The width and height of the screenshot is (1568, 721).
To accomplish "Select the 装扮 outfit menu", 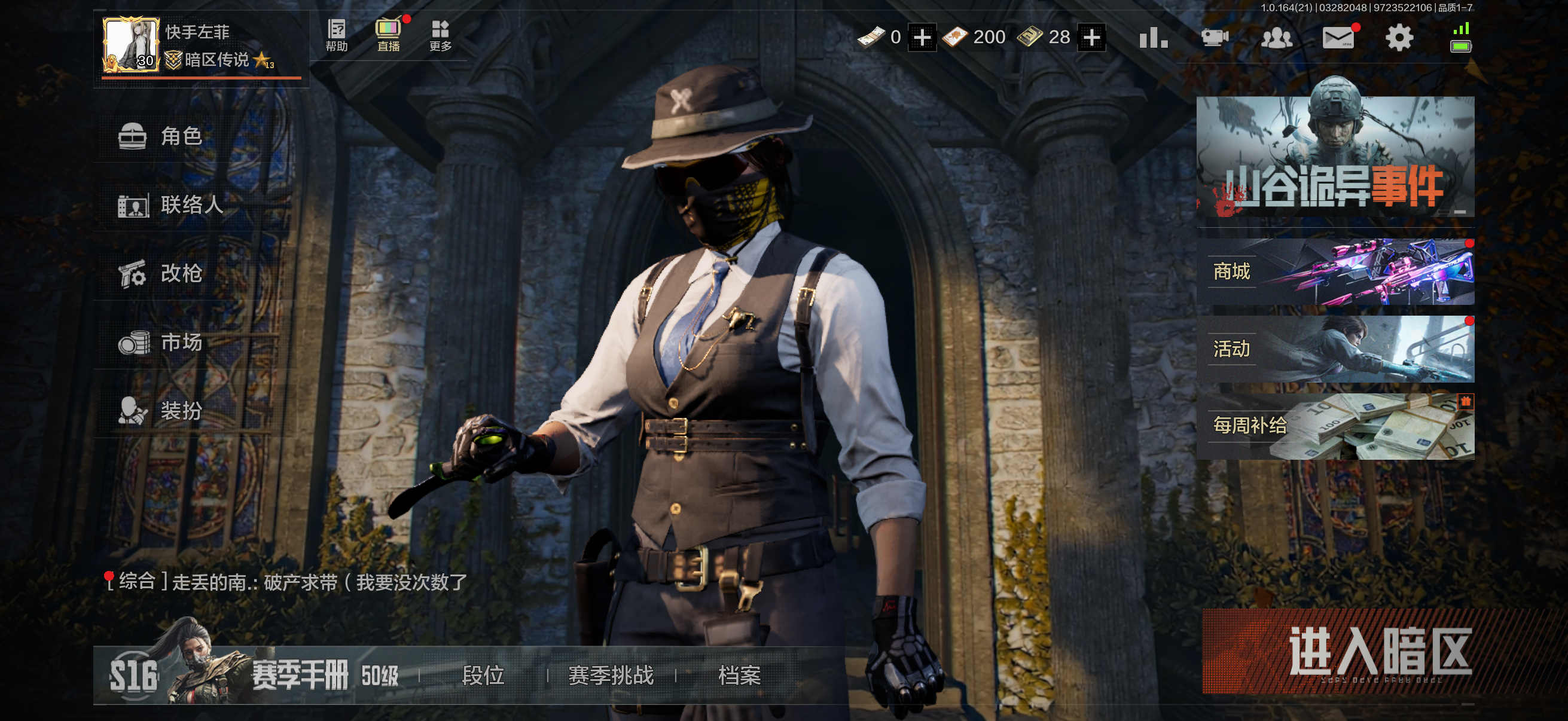I will (181, 411).
